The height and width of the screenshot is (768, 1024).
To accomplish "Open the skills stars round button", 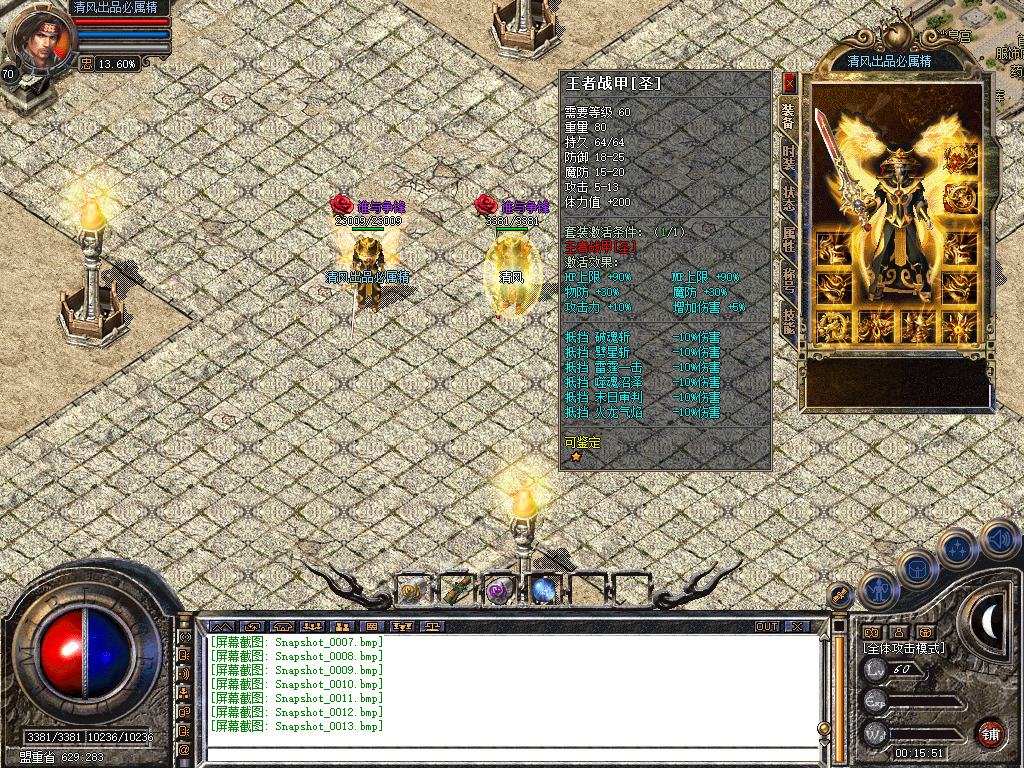I will [958, 547].
